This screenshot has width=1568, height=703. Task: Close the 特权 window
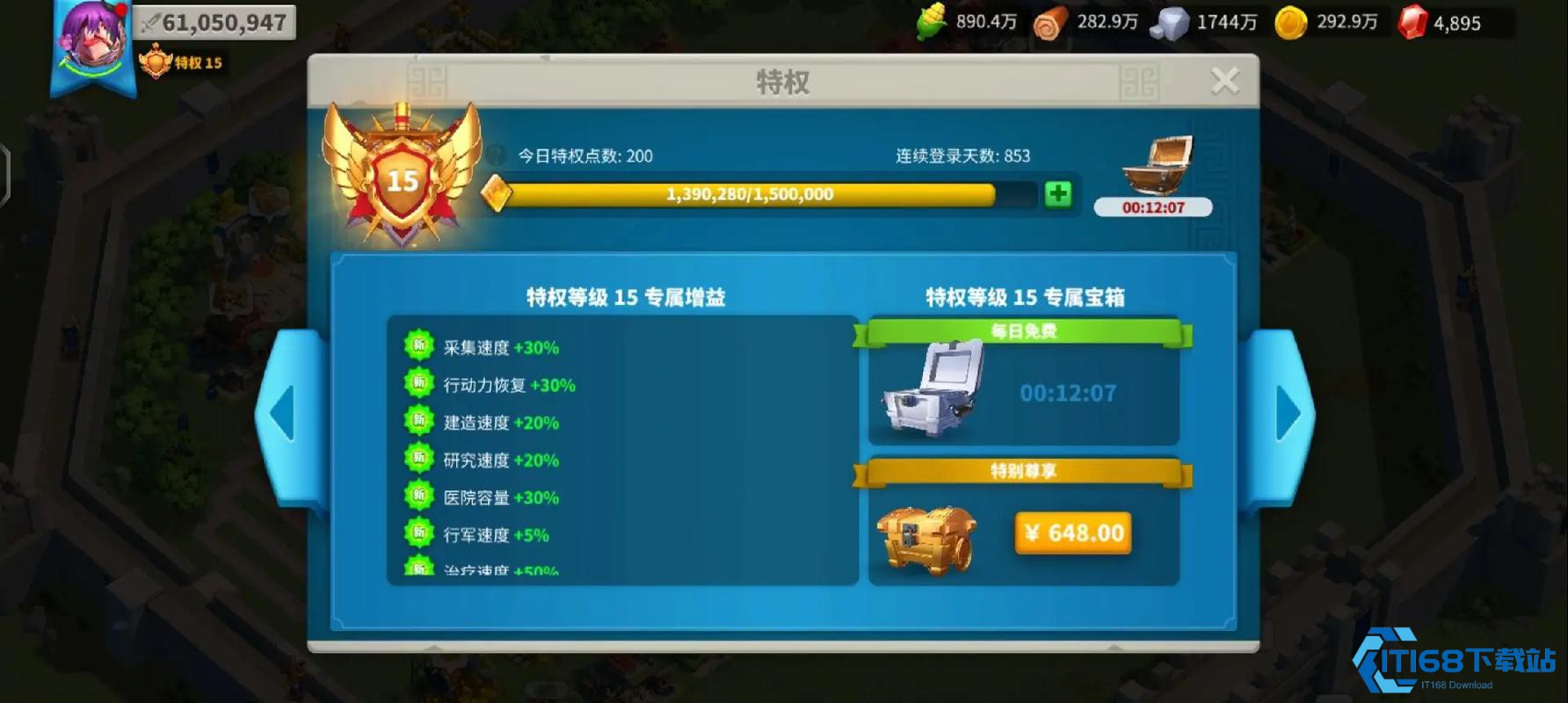click(1225, 79)
